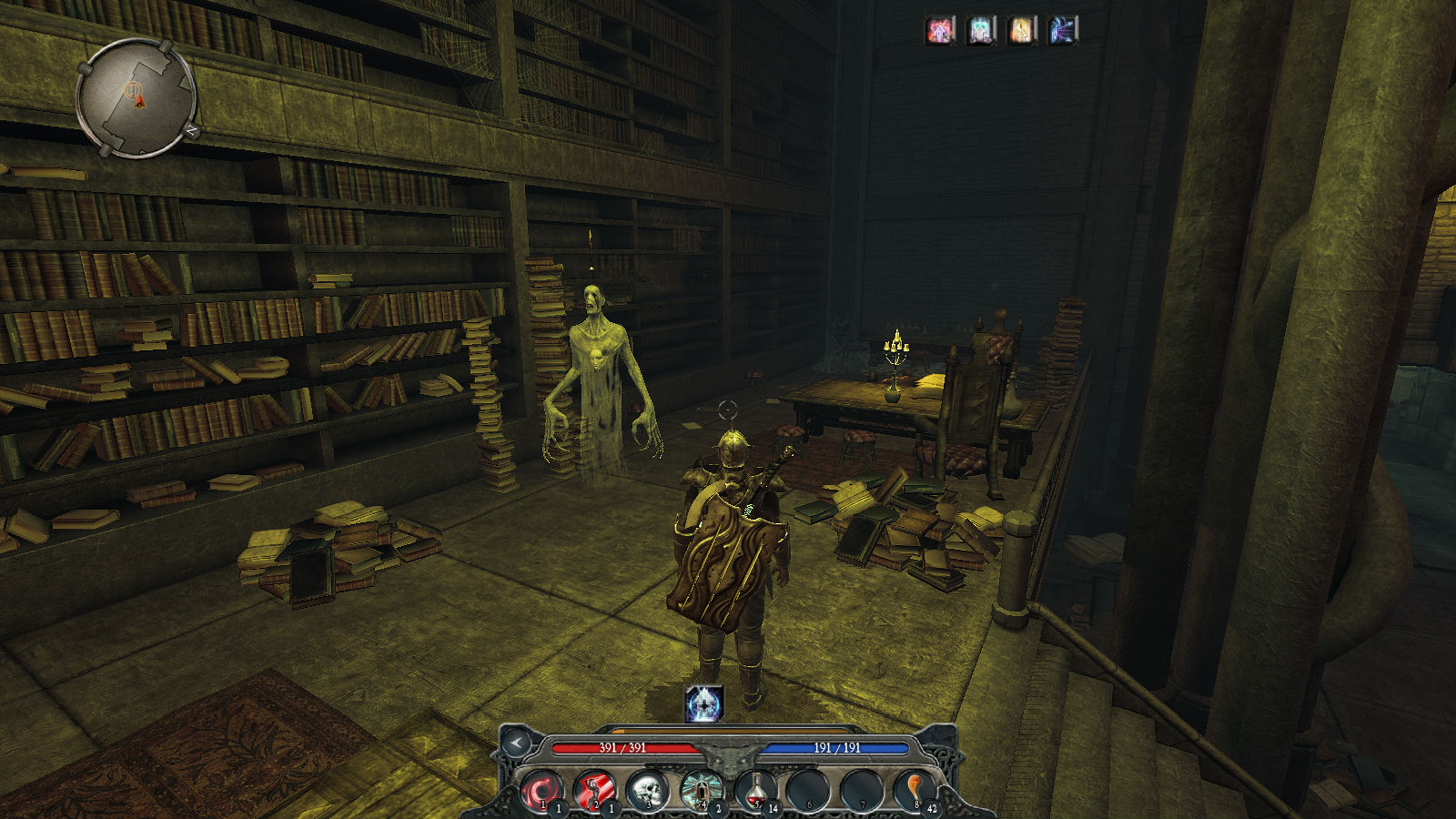Use the red warrior strike skill in slot 2

click(x=594, y=789)
